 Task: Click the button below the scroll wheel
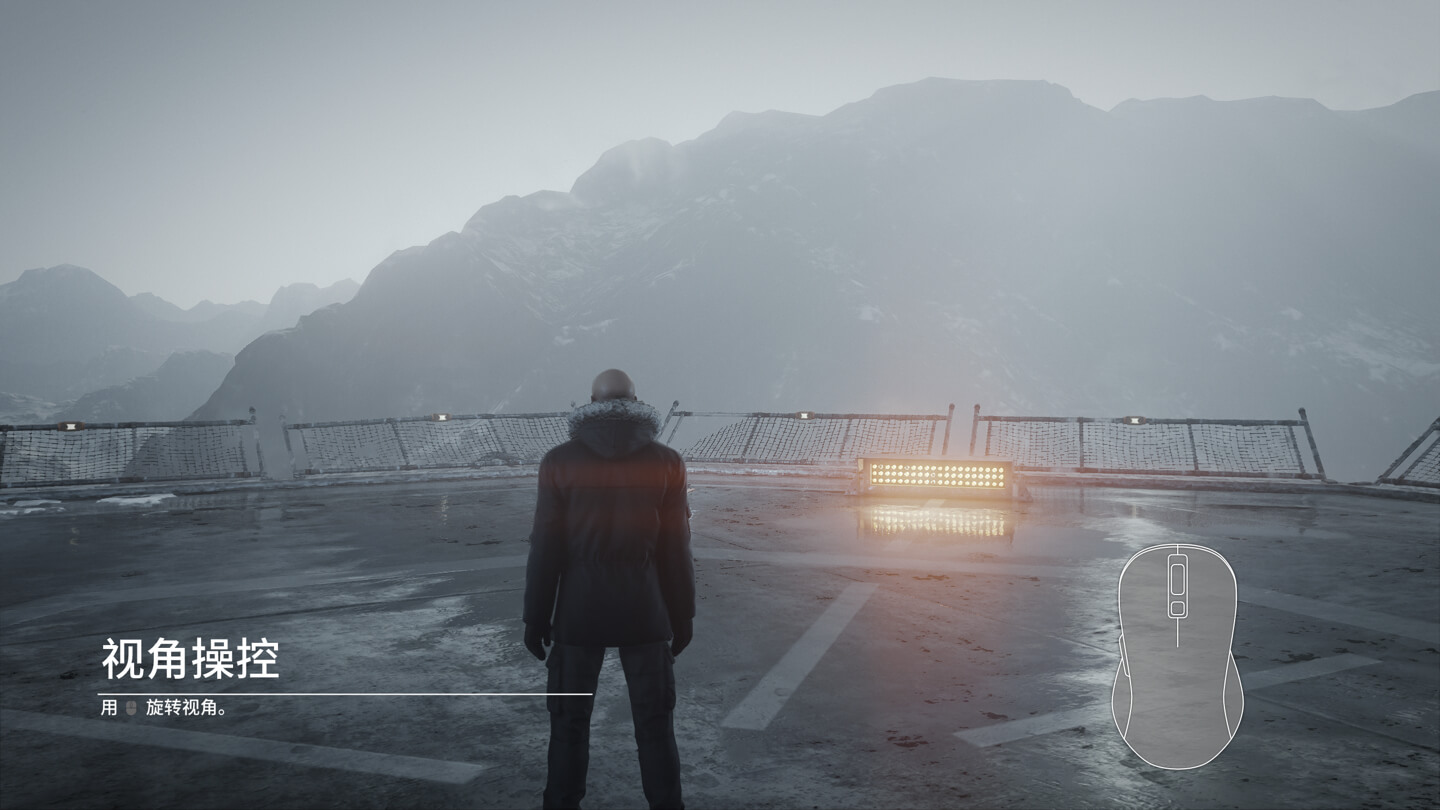[1177, 606]
